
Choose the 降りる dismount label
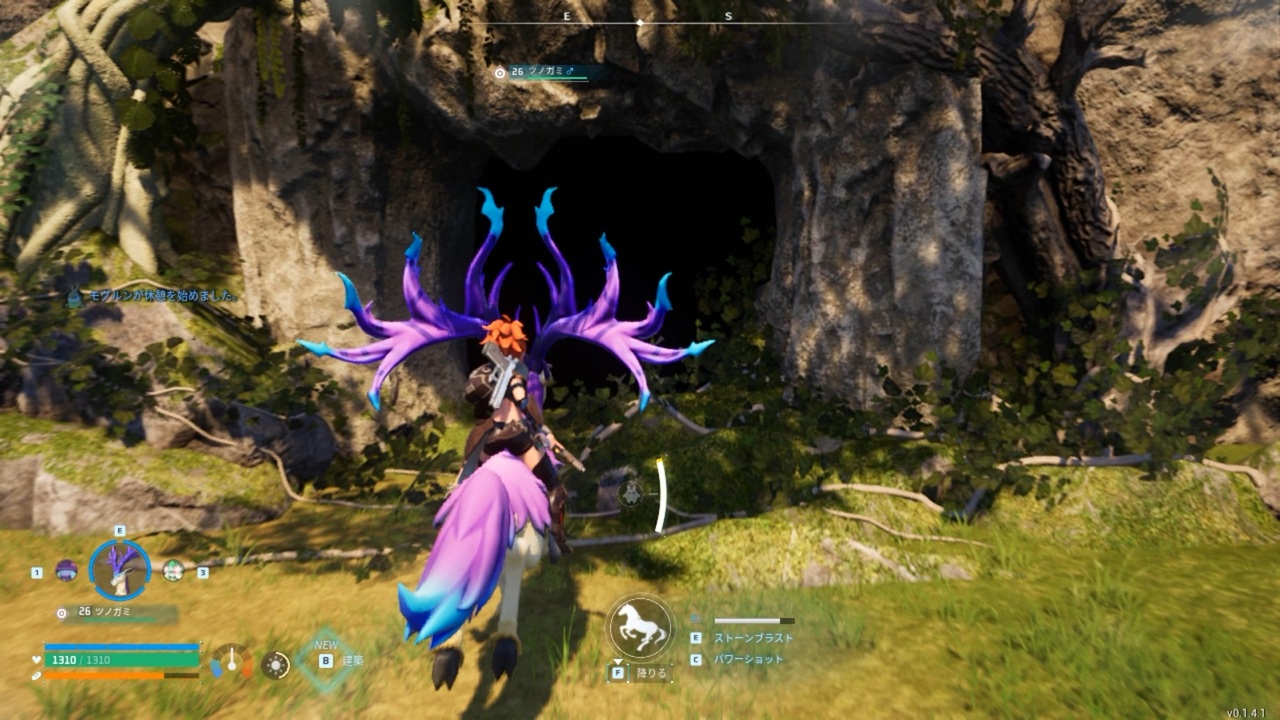click(x=651, y=673)
